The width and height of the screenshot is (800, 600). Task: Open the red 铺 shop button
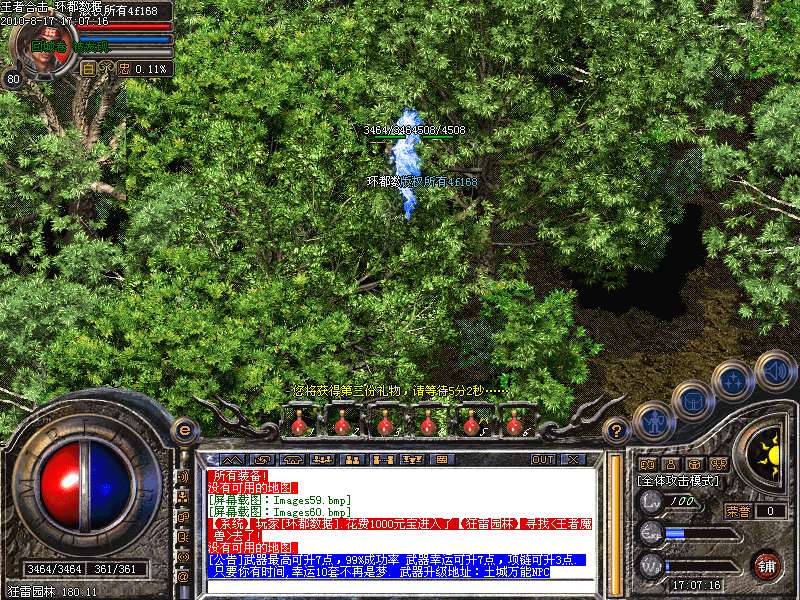coord(768,565)
